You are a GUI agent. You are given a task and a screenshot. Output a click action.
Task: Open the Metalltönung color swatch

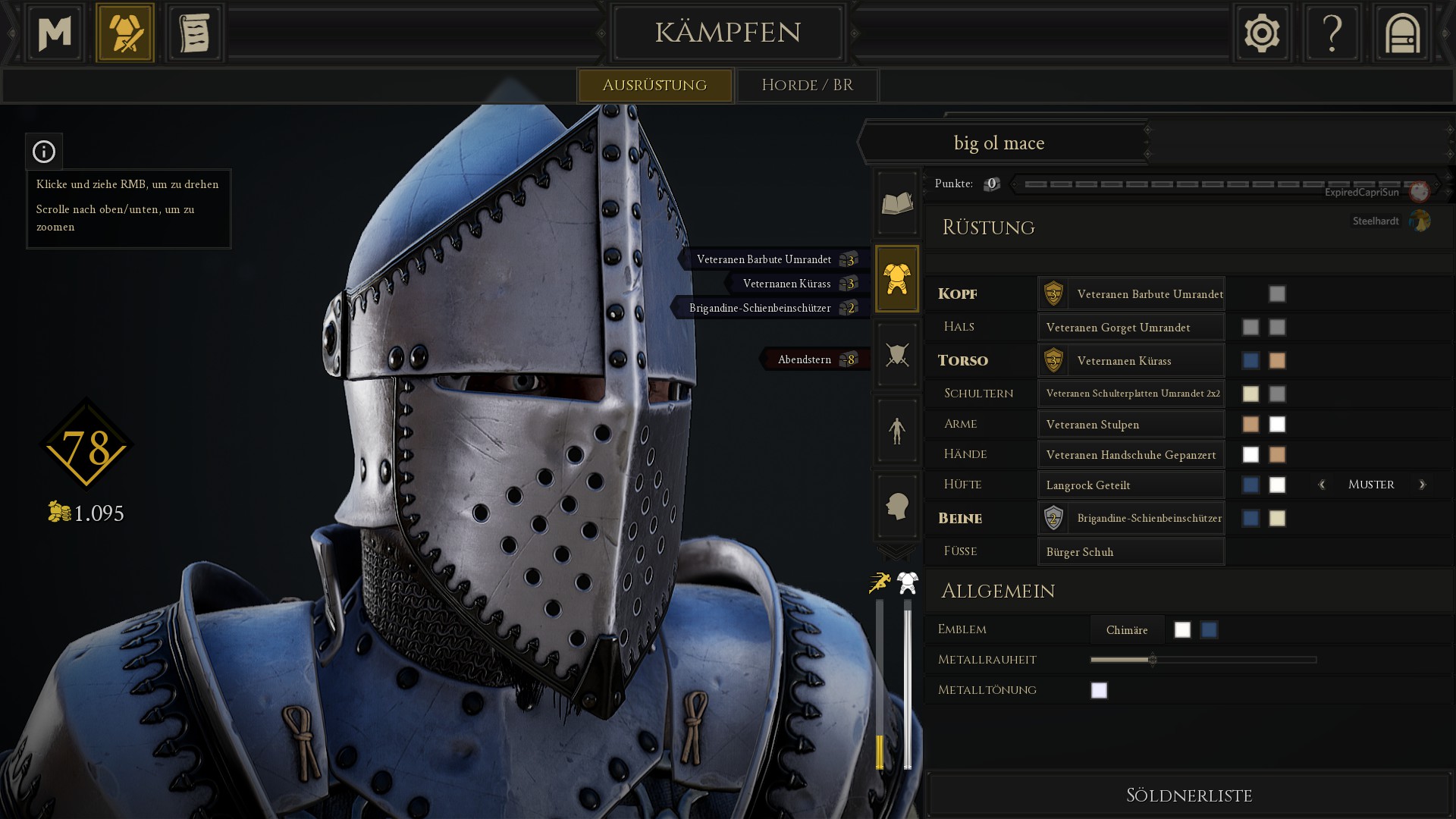click(1099, 690)
